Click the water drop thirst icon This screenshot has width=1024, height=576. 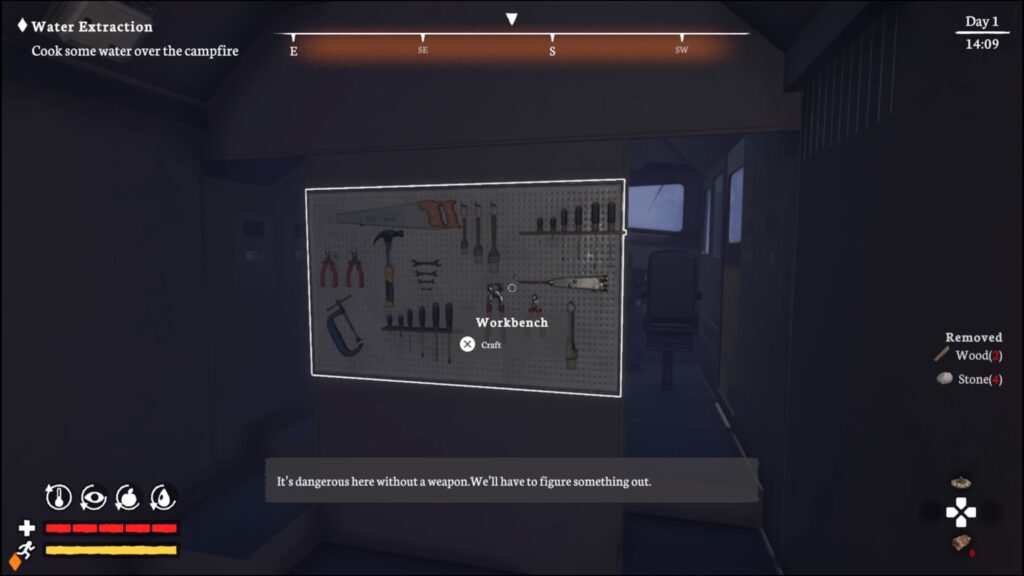tap(163, 495)
